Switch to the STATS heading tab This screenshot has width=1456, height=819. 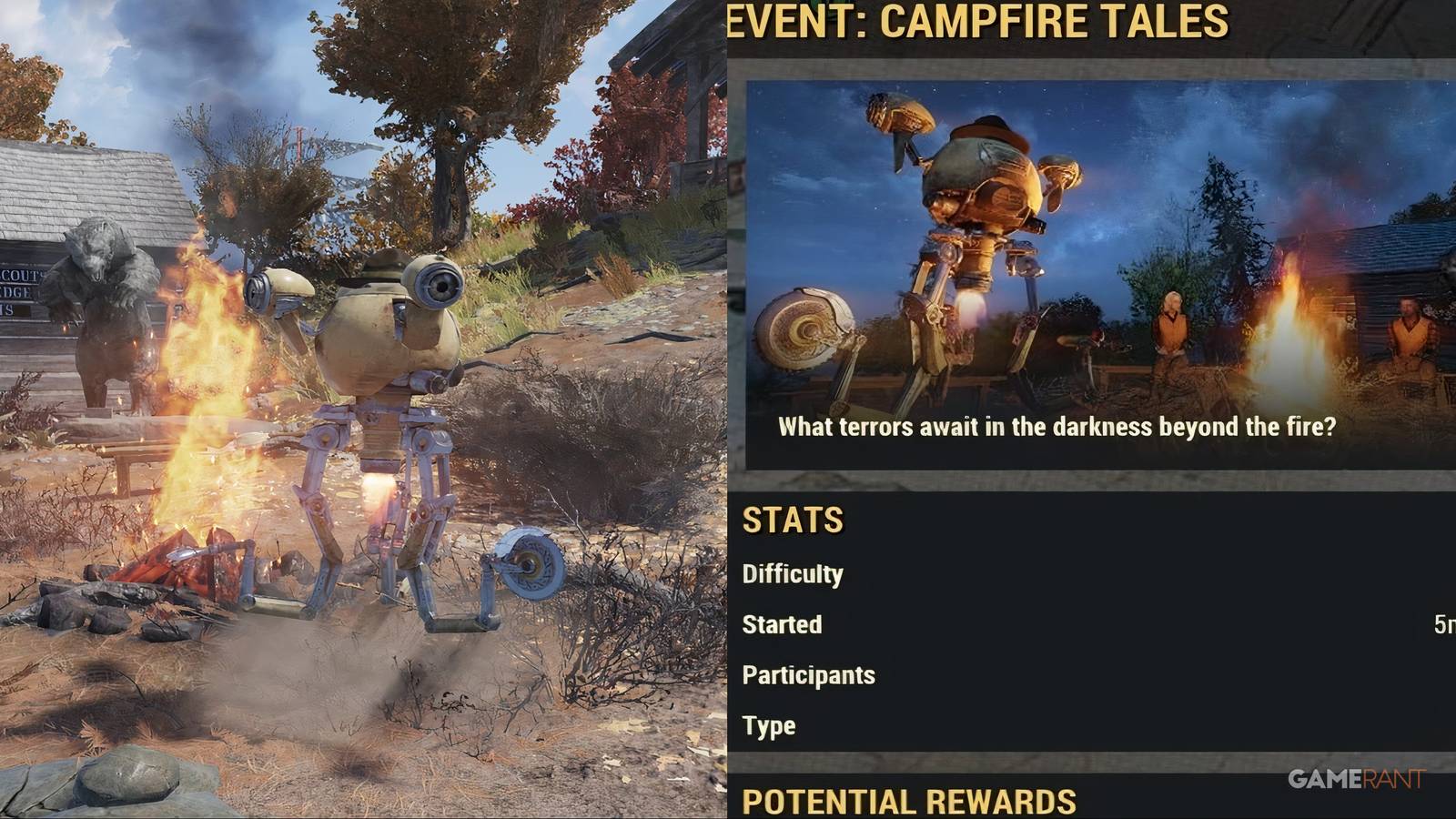pos(792,521)
